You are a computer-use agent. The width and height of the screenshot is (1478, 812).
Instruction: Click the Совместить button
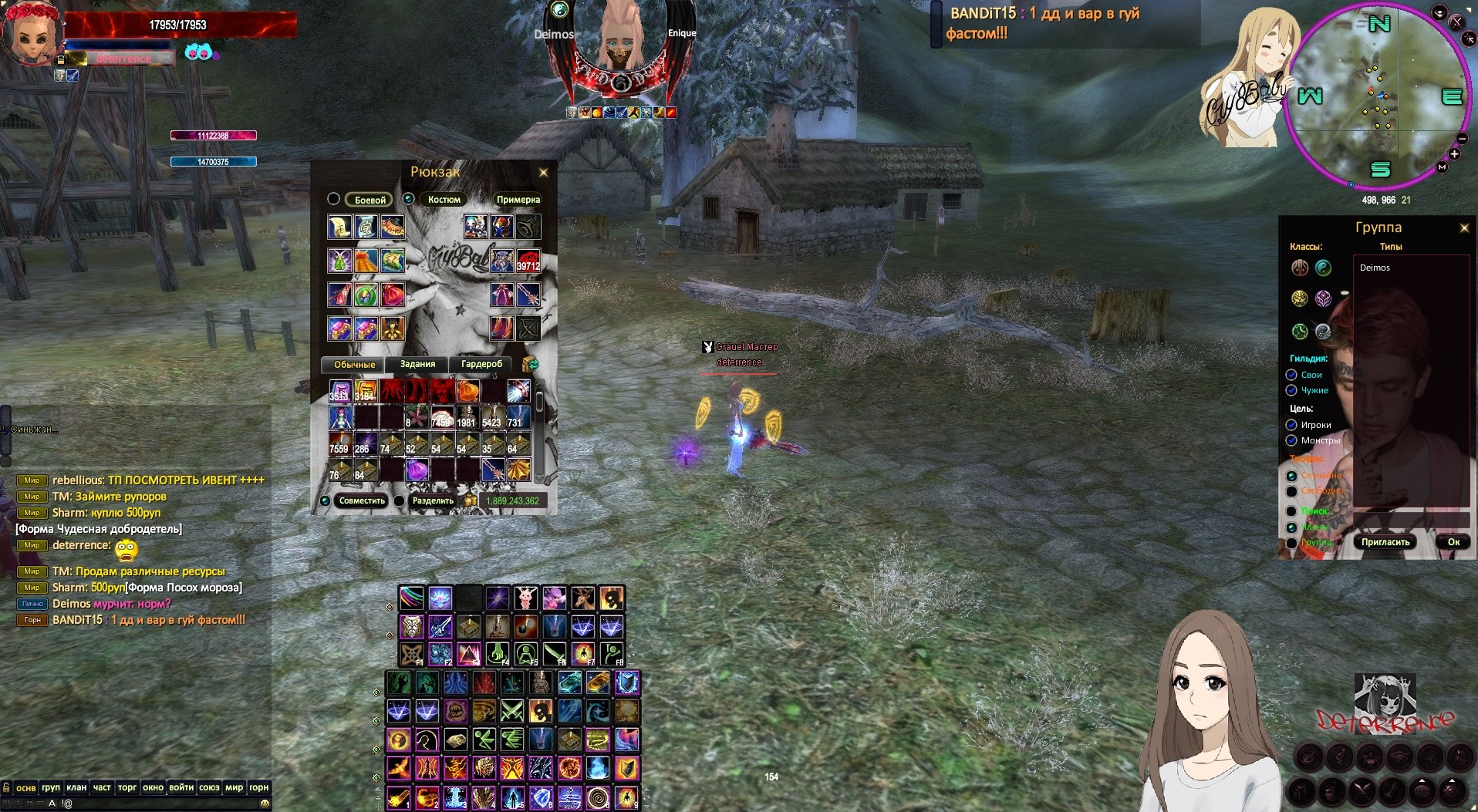tap(361, 501)
